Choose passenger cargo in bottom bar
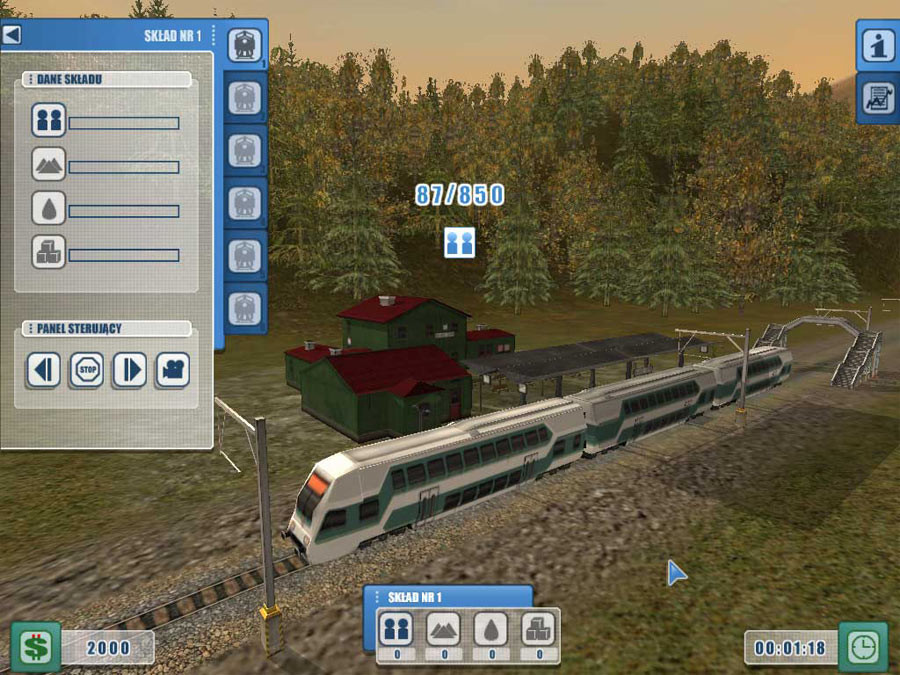Image resolution: width=900 pixels, height=675 pixels. [x=396, y=629]
